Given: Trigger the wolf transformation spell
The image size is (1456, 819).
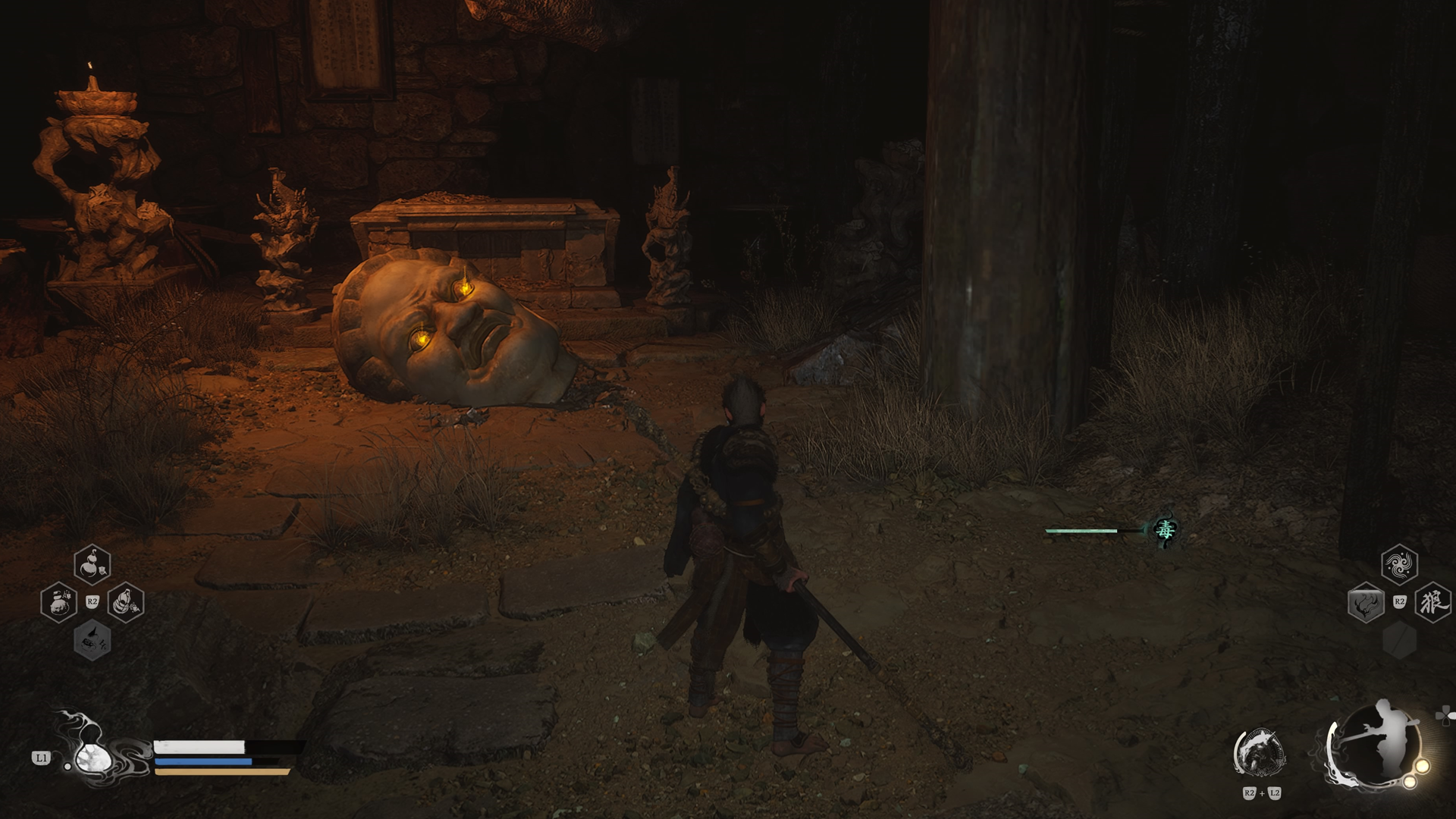Looking at the screenshot, I should coord(1432,604).
